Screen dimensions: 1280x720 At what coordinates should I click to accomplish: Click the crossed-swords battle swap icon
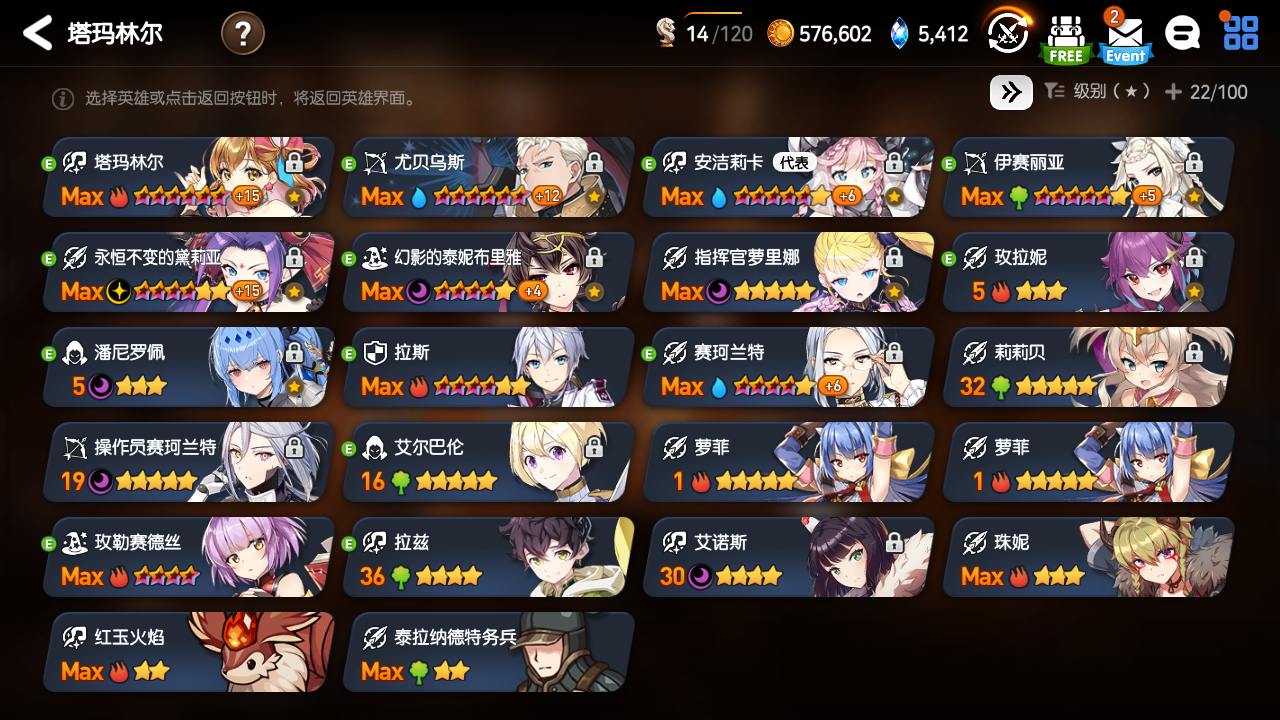pos(1007,32)
